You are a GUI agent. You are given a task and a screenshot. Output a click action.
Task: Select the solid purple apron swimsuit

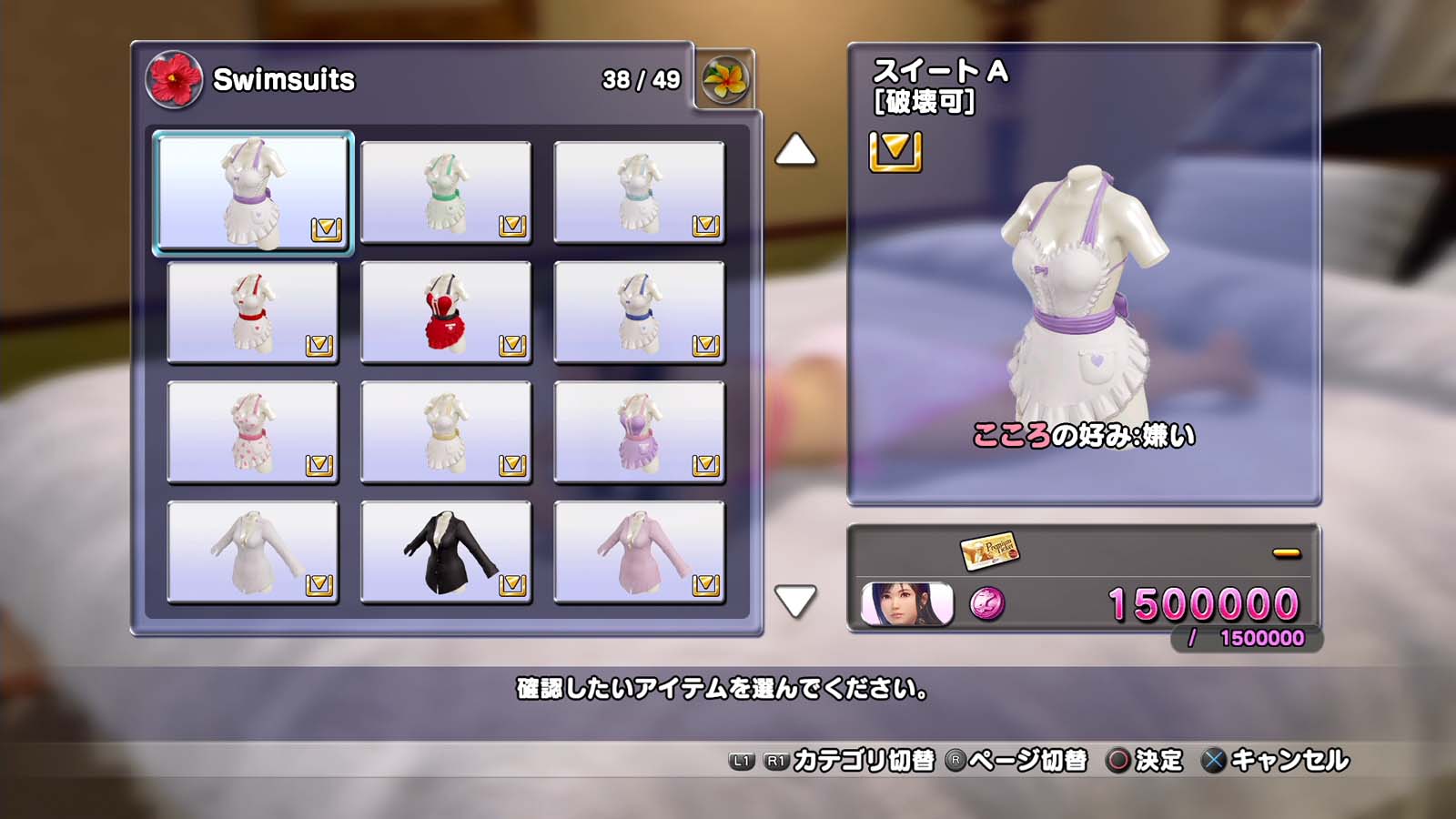pos(639,432)
